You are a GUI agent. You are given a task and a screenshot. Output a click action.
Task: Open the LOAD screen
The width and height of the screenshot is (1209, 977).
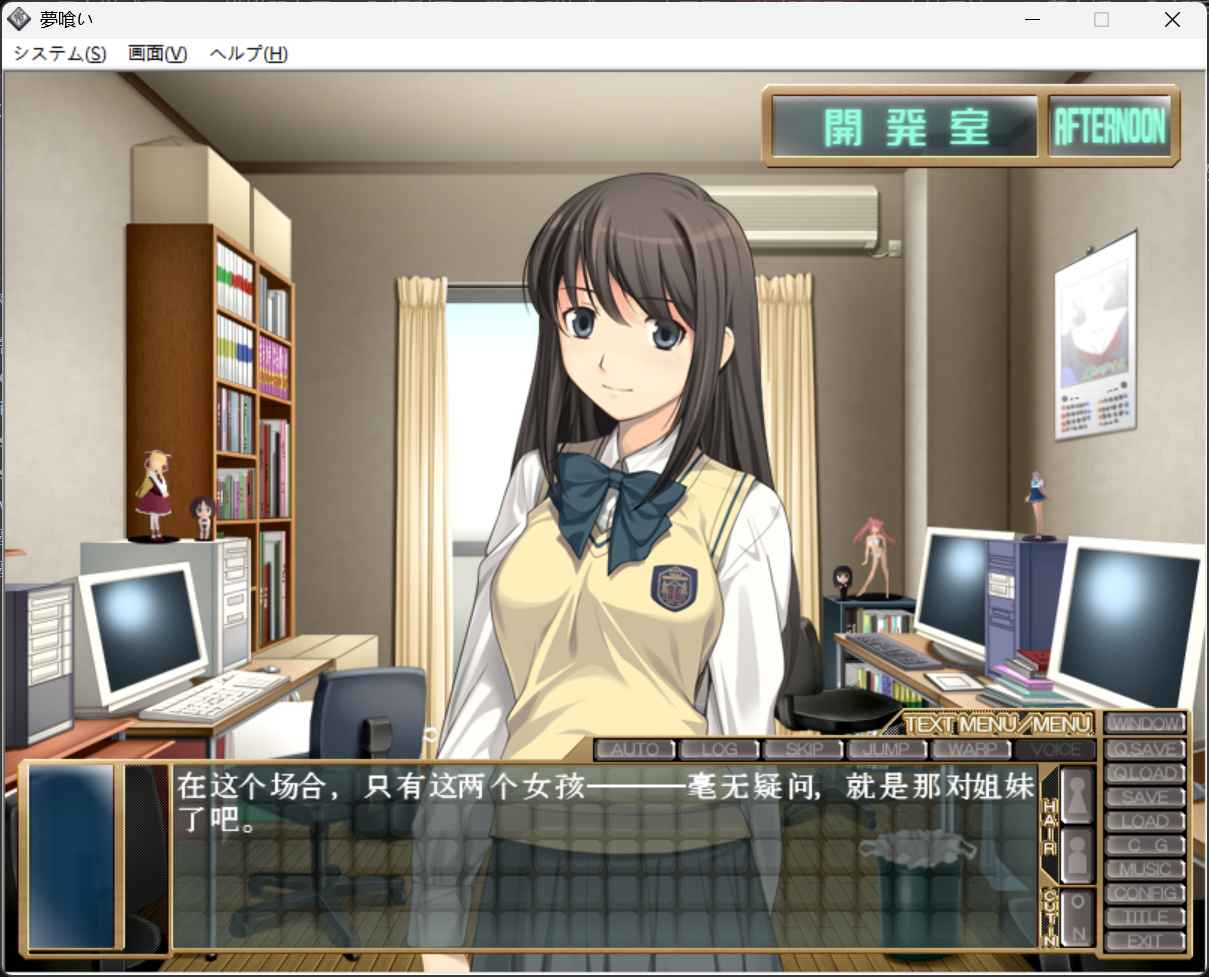(x=1145, y=821)
